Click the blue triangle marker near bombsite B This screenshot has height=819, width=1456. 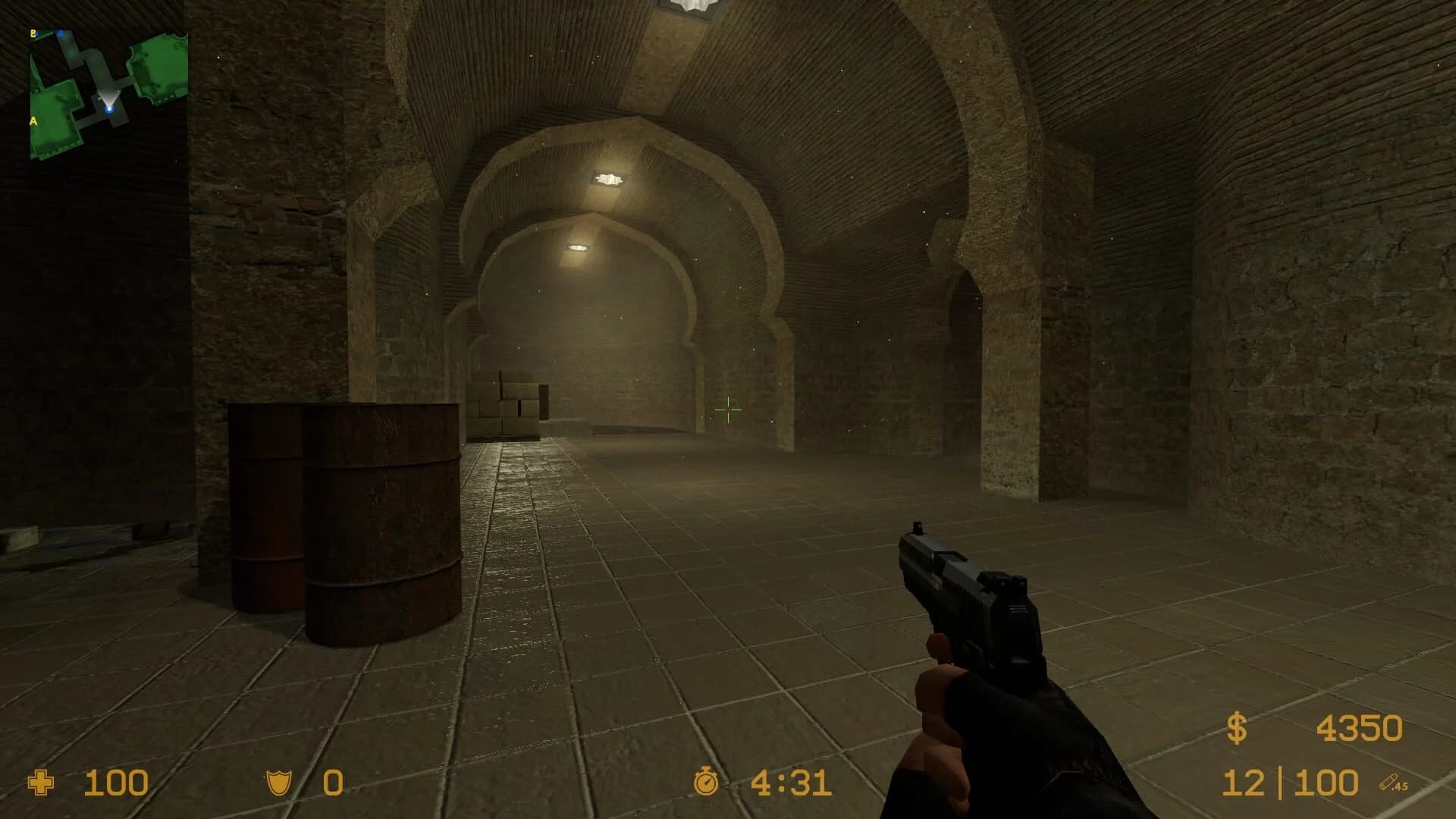pos(61,33)
